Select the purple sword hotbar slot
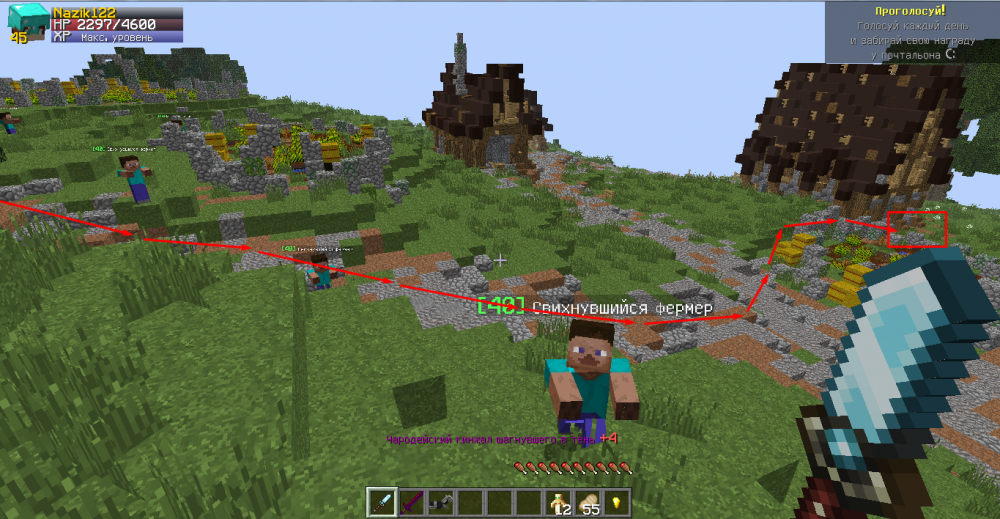The height and width of the screenshot is (519, 1000). click(x=410, y=502)
